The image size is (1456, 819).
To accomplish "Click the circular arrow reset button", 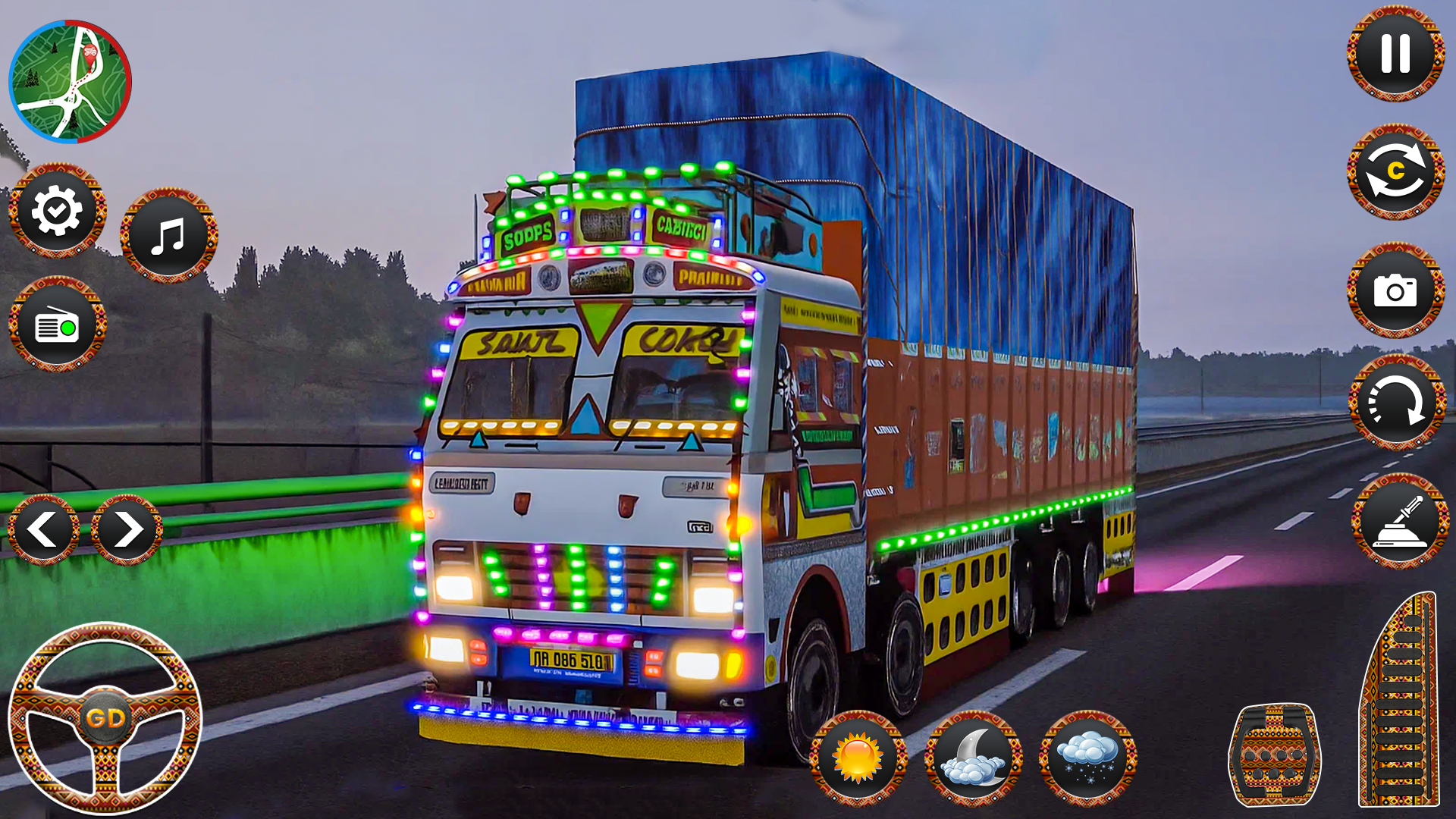I will tap(1396, 403).
